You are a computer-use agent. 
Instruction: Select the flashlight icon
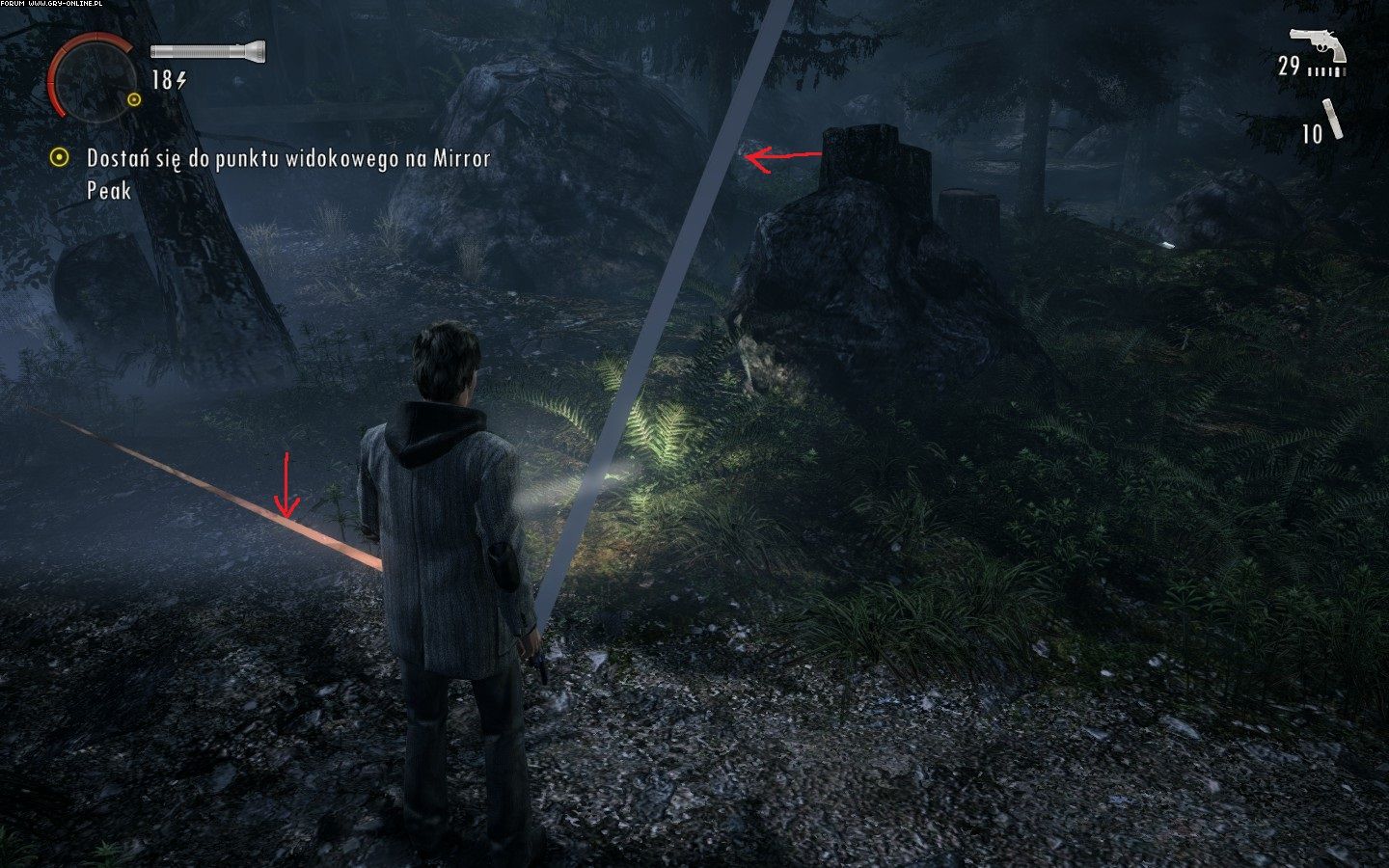tap(207, 50)
